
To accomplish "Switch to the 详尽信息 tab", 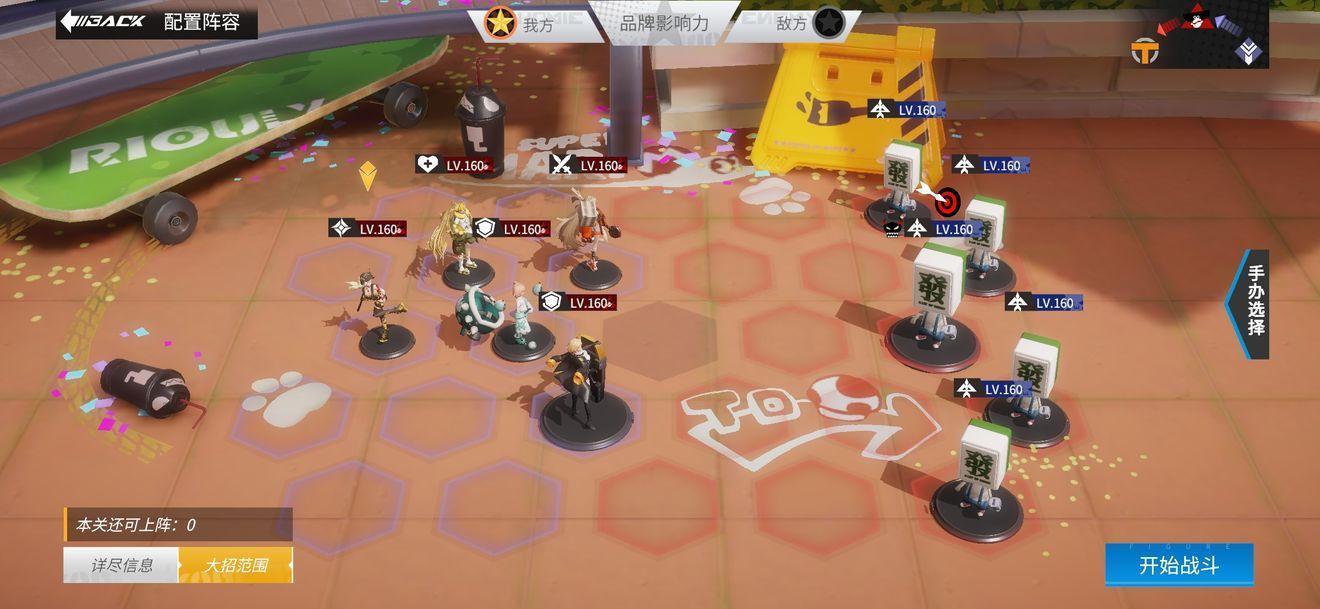I will coord(122,565).
